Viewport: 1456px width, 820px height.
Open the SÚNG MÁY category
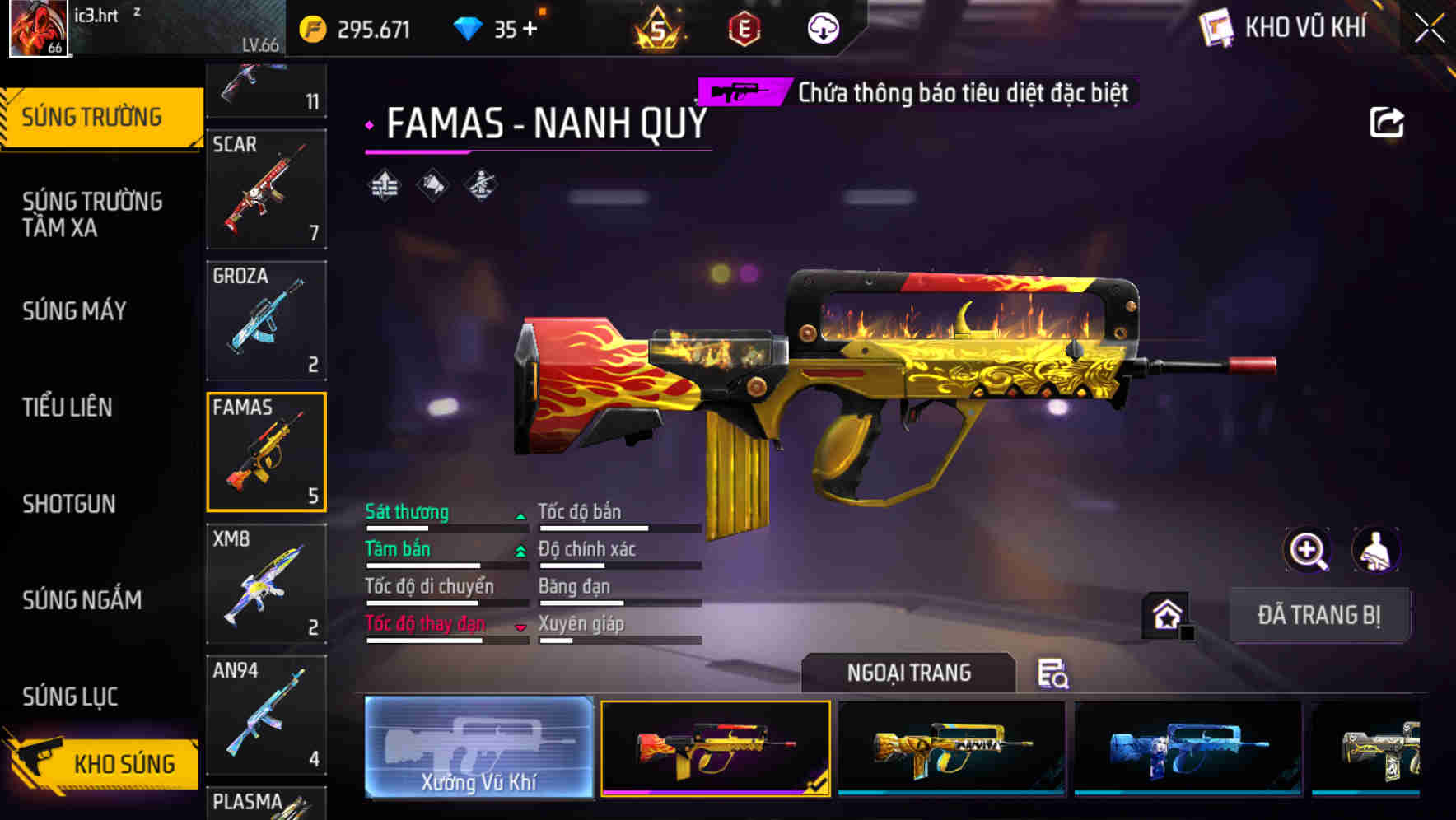coord(73,311)
